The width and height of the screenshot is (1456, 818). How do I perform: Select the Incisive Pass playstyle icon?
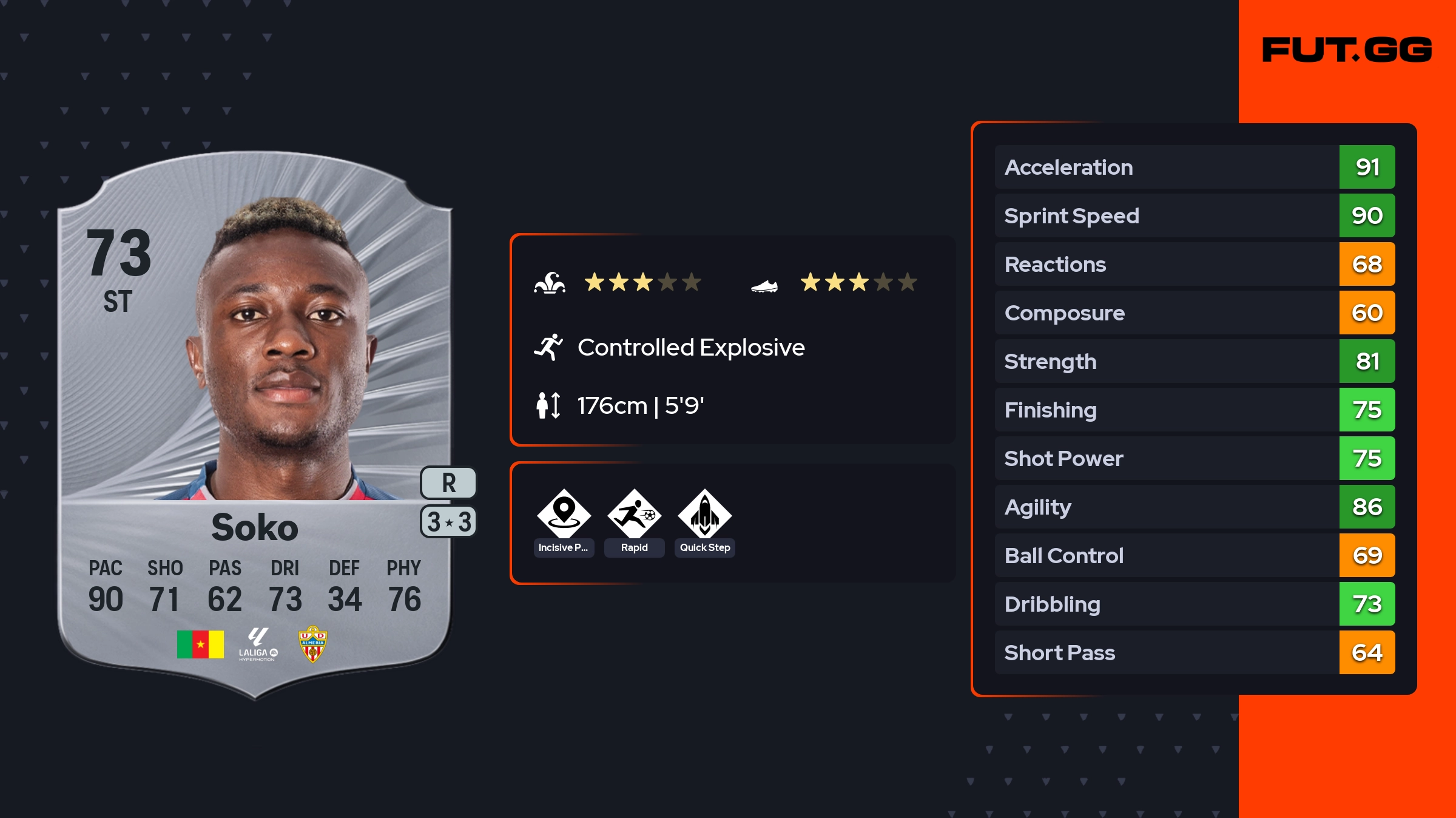(564, 514)
